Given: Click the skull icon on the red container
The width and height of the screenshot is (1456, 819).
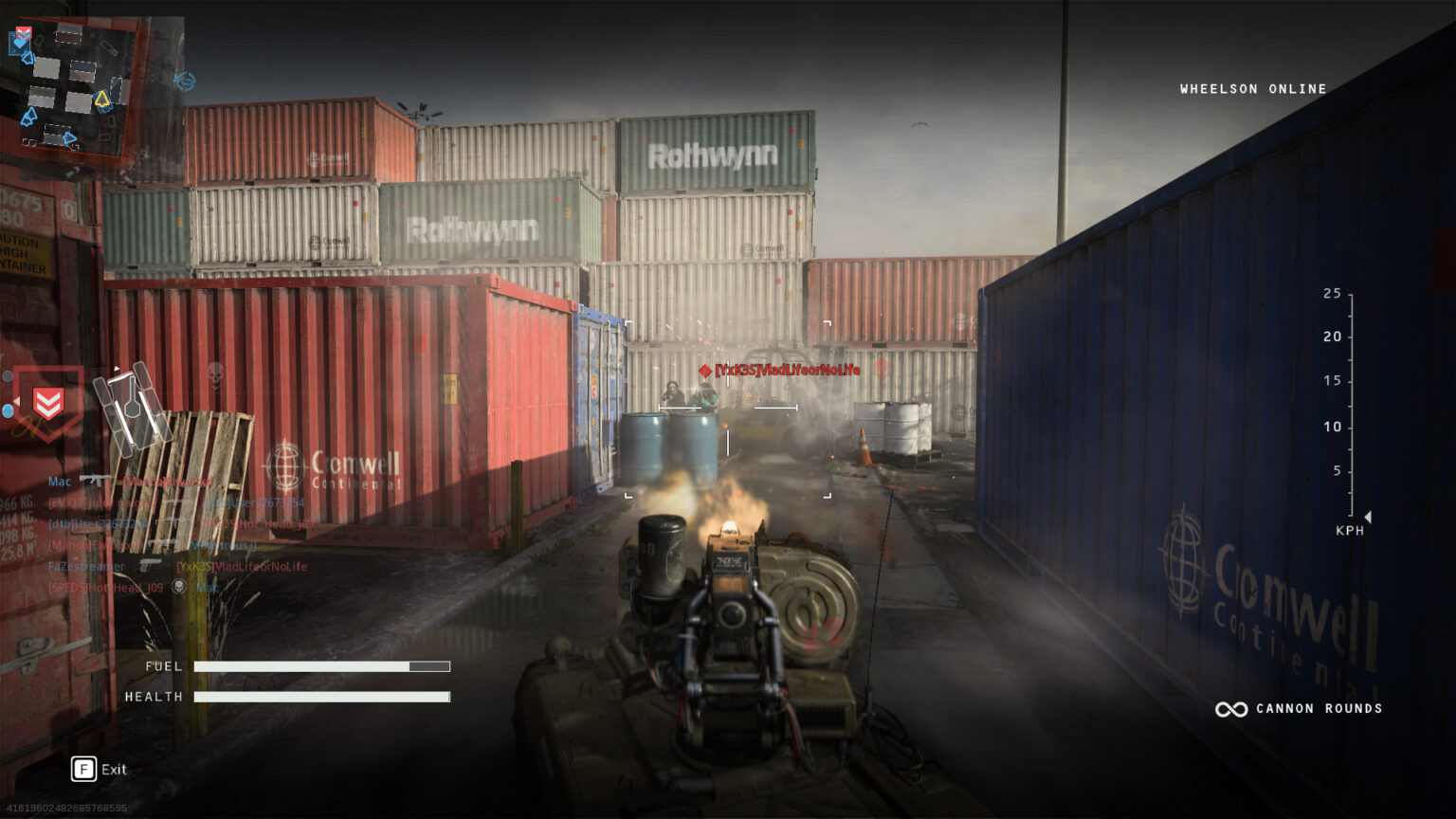Looking at the screenshot, I should point(216,374).
